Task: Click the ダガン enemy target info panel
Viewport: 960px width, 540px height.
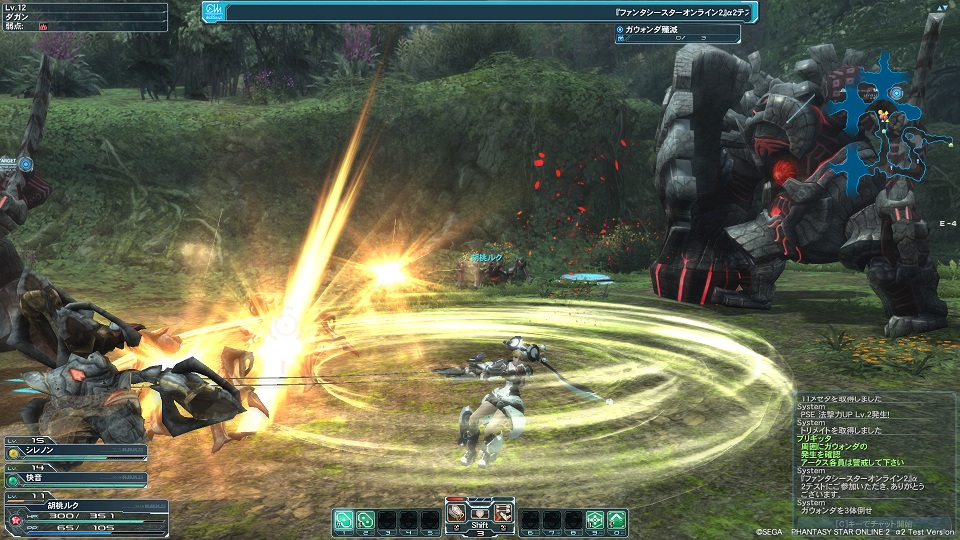Action: pyautogui.click(x=84, y=18)
